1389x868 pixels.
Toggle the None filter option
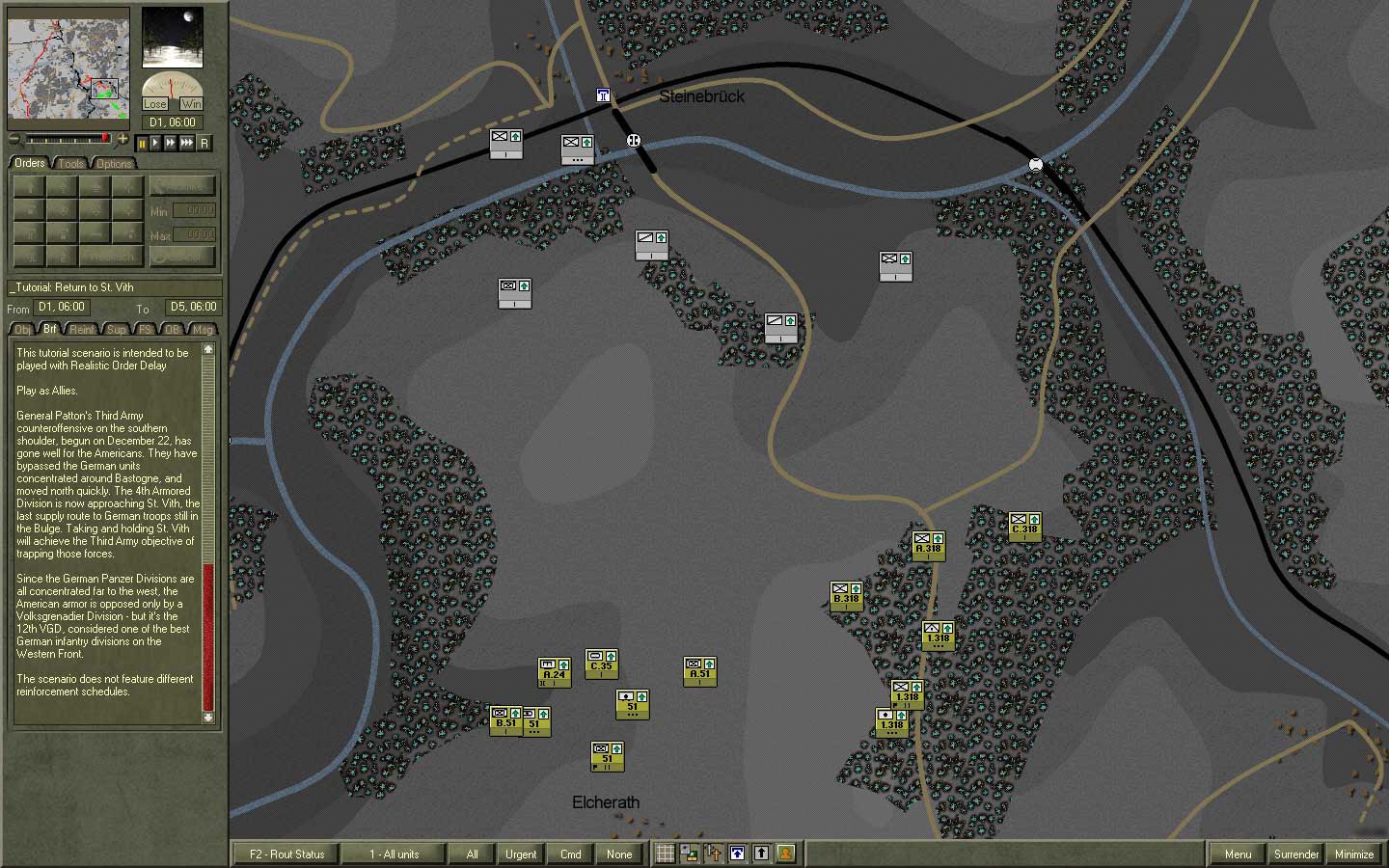click(620, 854)
